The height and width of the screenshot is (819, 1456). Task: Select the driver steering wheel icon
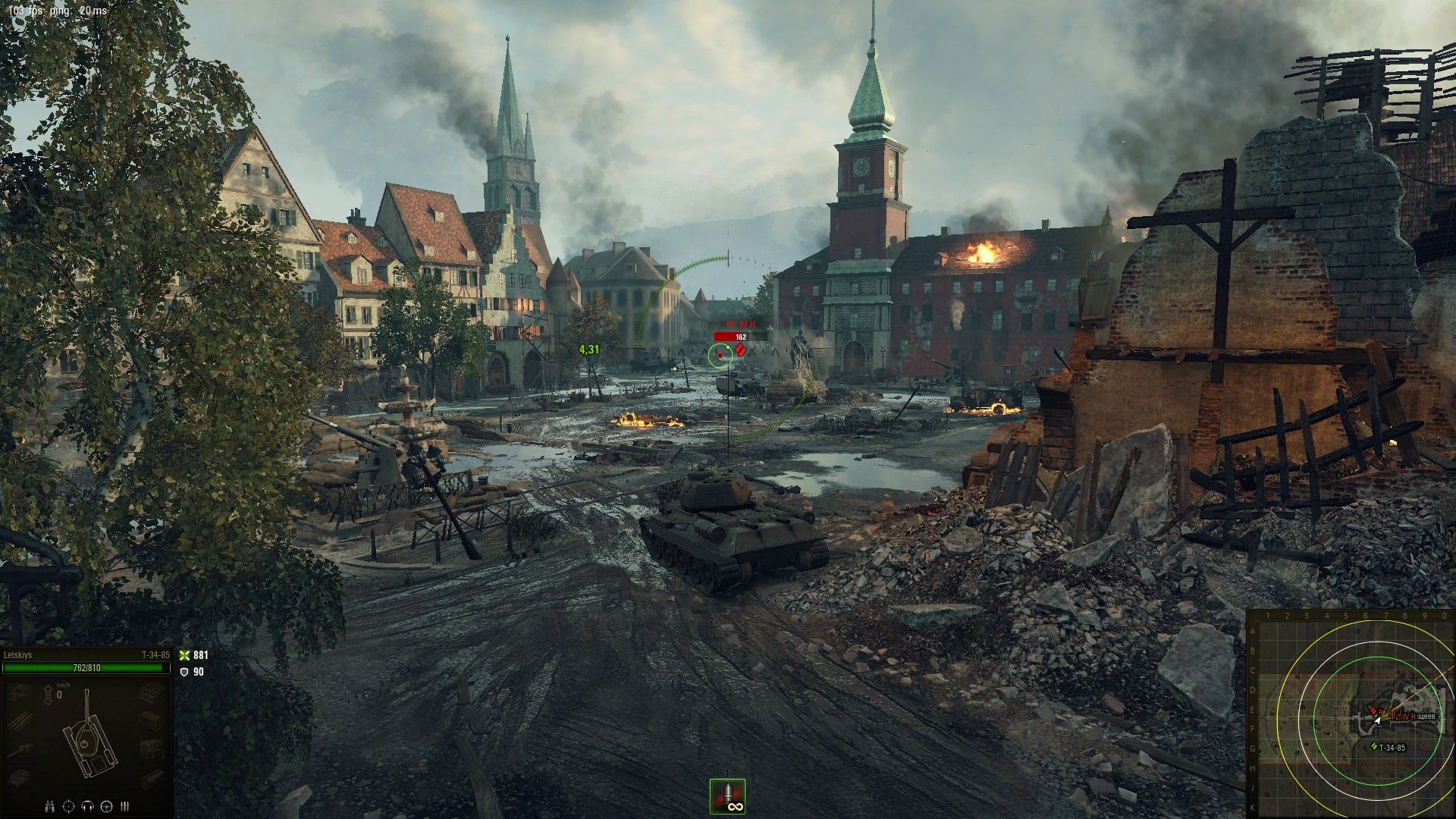coord(106,806)
